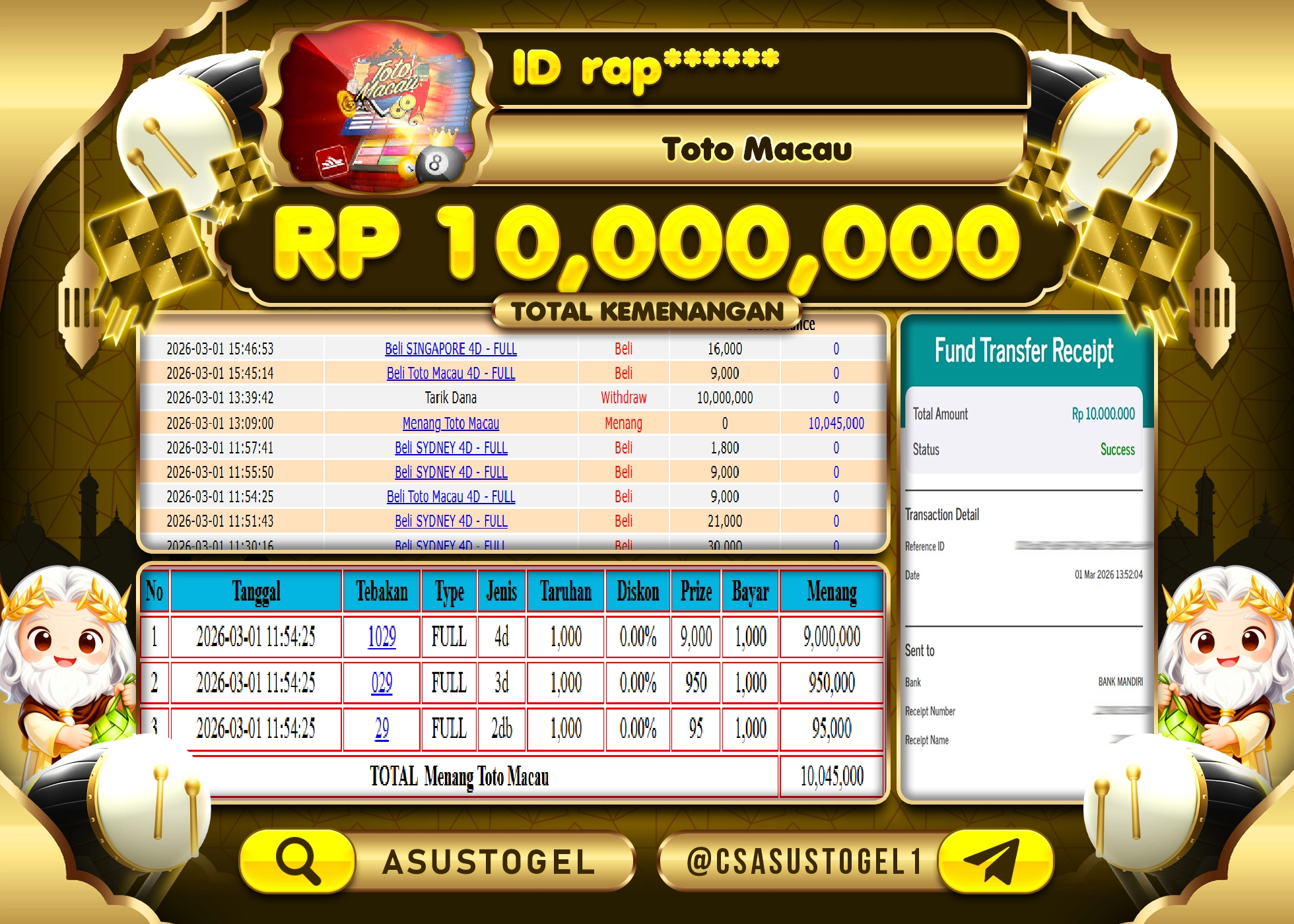Open the Beli SINGAPORE 4D - FULL link
The width and height of the screenshot is (1294, 924).
pyautogui.click(x=451, y=349)
